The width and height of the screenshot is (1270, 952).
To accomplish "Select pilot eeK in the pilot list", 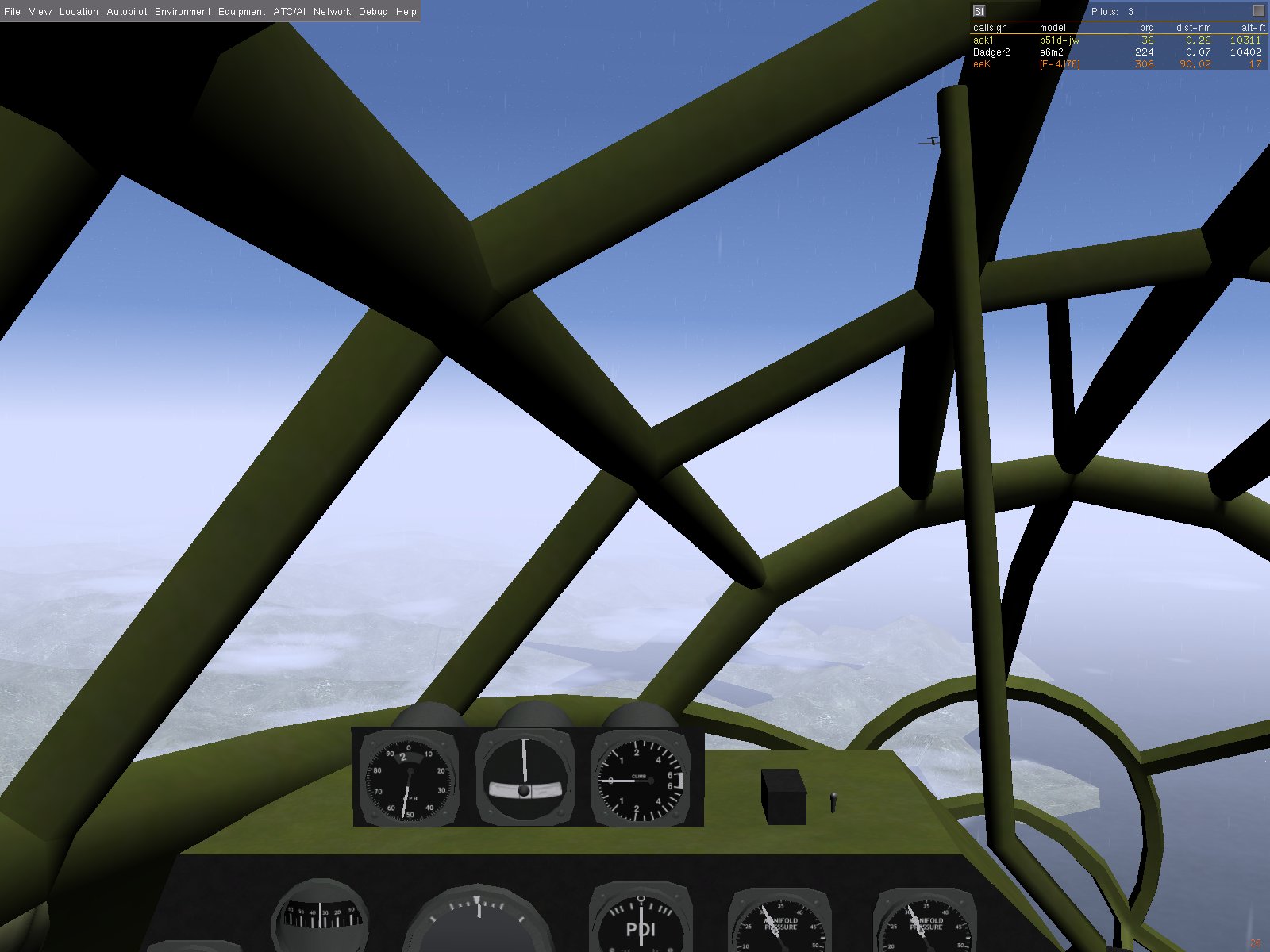I will point(982,64).
